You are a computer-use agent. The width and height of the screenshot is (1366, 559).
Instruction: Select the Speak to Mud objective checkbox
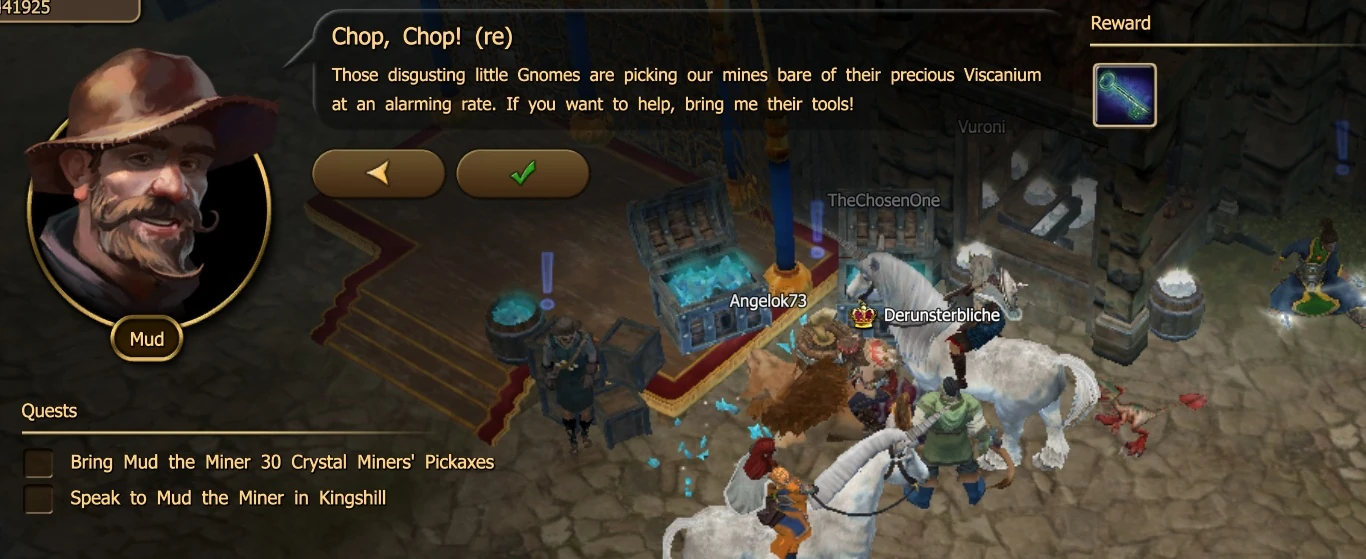[39, 499]
